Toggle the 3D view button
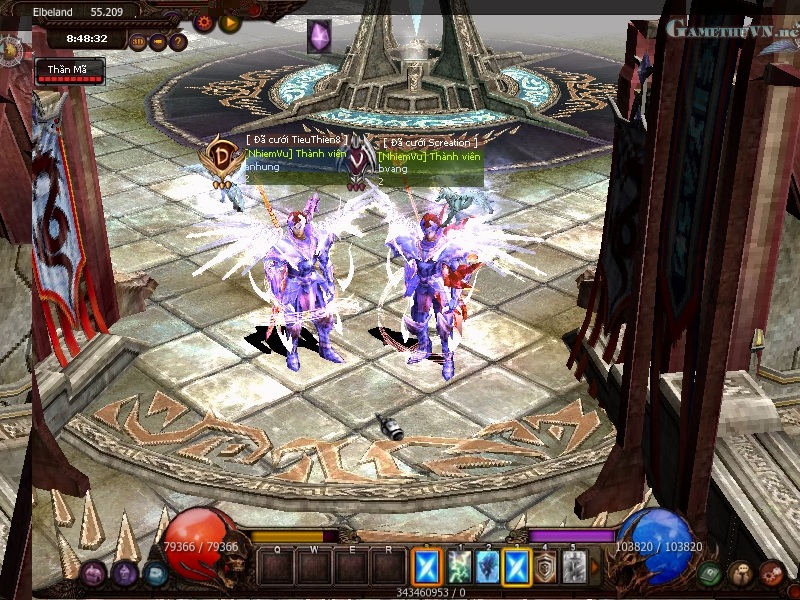 pos(138,42)
